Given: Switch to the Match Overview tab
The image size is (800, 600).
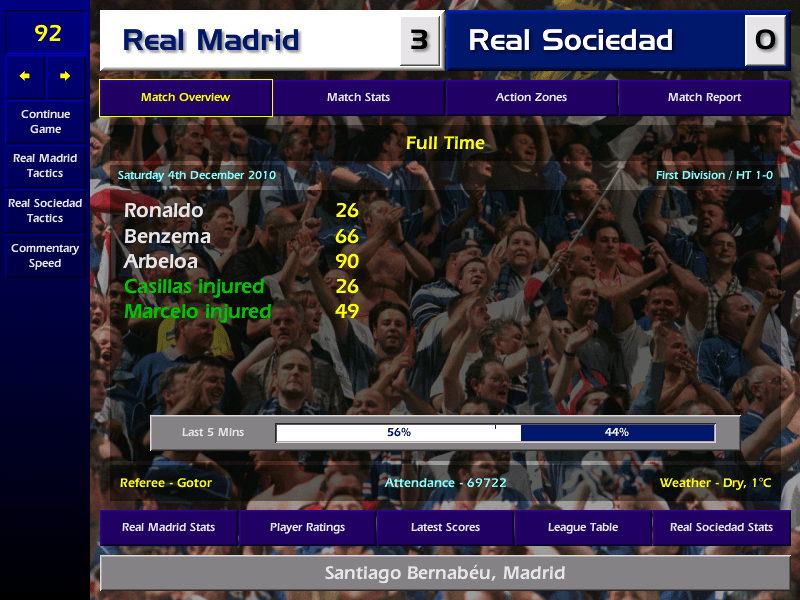Looking at the screenshot, I should coord(185,97).
